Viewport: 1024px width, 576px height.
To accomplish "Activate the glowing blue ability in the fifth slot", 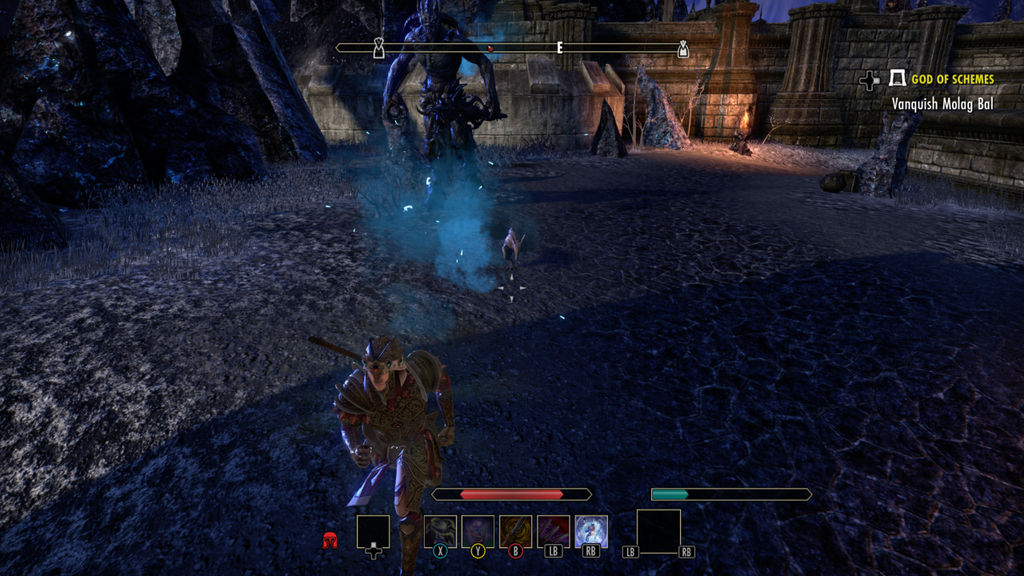I will [591, 531].
